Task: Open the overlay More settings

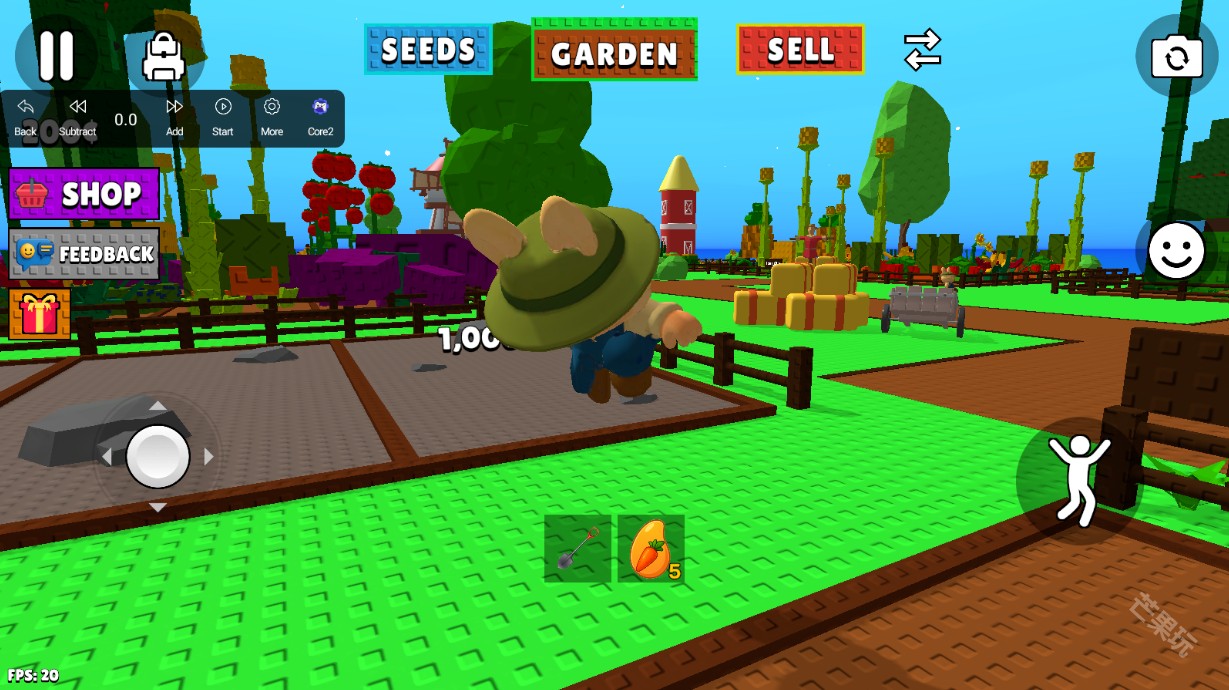Action: [x=272, y=116]
